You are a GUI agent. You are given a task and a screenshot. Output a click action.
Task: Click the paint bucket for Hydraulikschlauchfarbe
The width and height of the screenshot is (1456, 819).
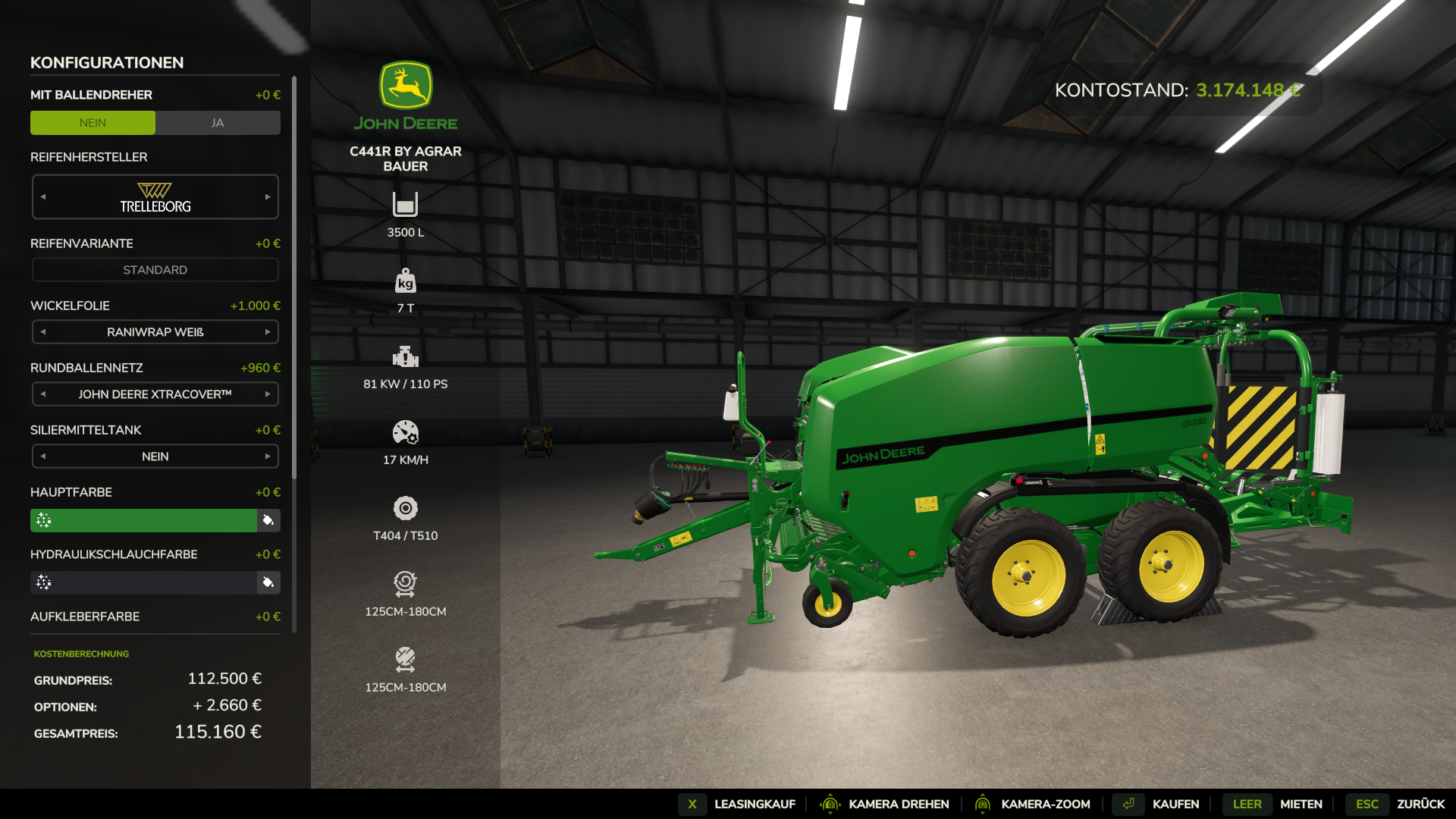tap(268, 582)
